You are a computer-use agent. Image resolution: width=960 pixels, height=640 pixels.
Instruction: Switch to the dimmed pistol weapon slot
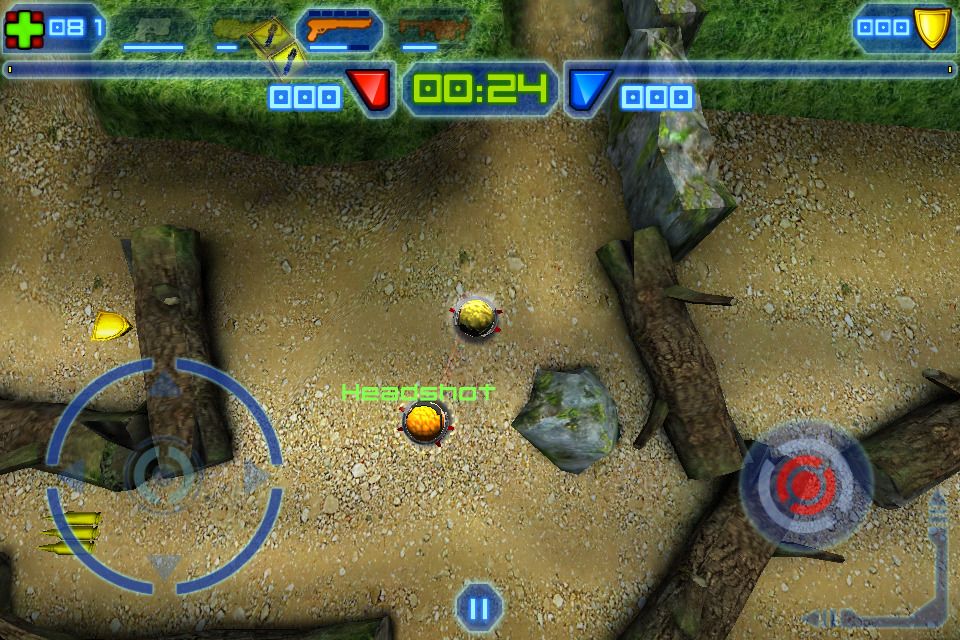tap(153, 30)
